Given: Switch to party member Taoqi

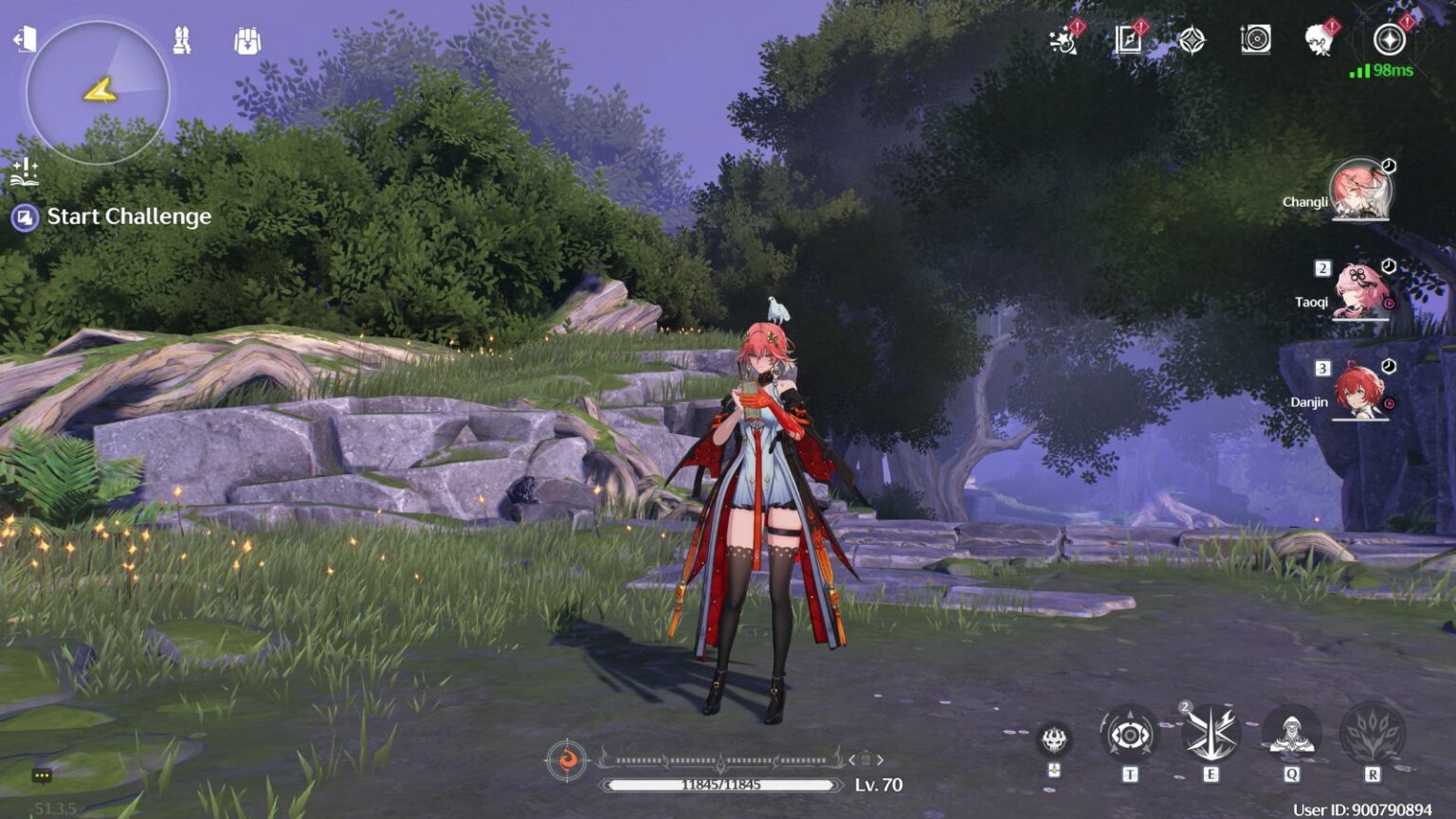Looking at the screenshot, I should pos(1359,290).
